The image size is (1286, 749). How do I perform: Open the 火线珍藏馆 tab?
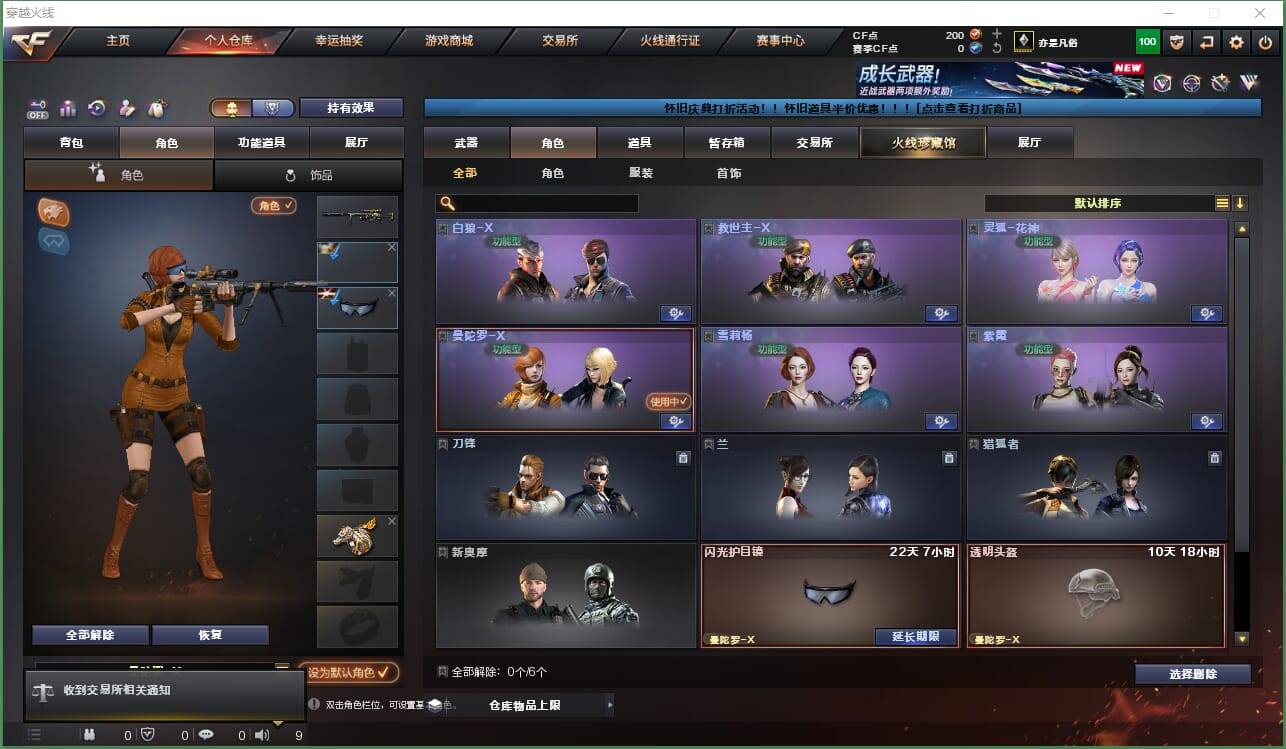pyautogui.click(x=921, y=142)
